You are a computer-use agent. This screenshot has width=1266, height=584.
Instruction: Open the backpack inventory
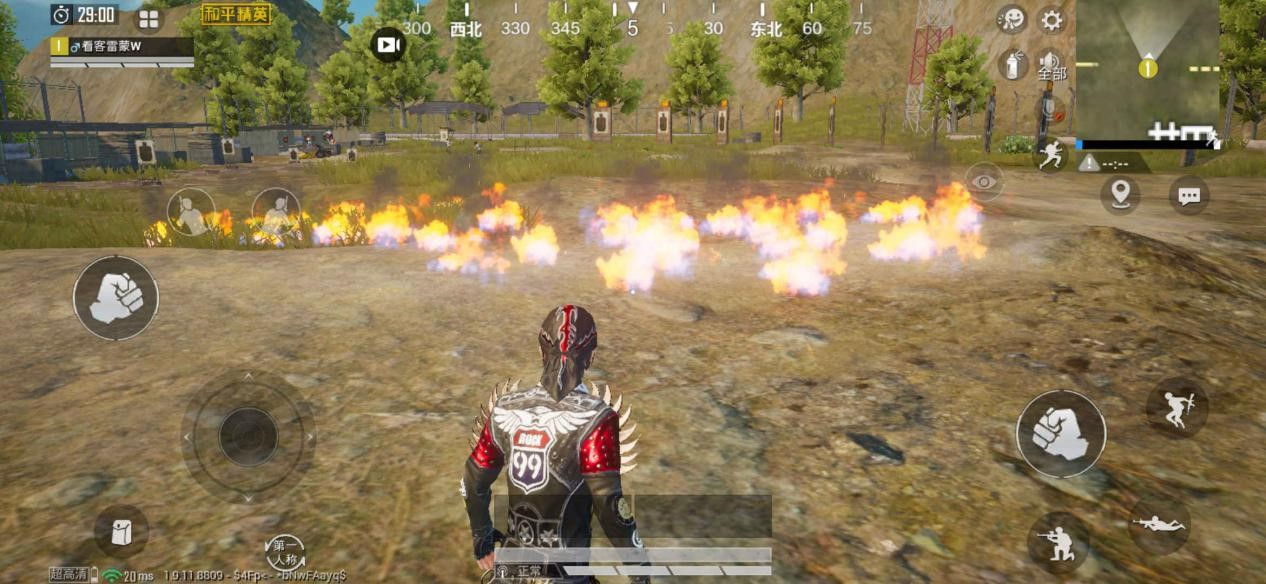tap(121, 531)
